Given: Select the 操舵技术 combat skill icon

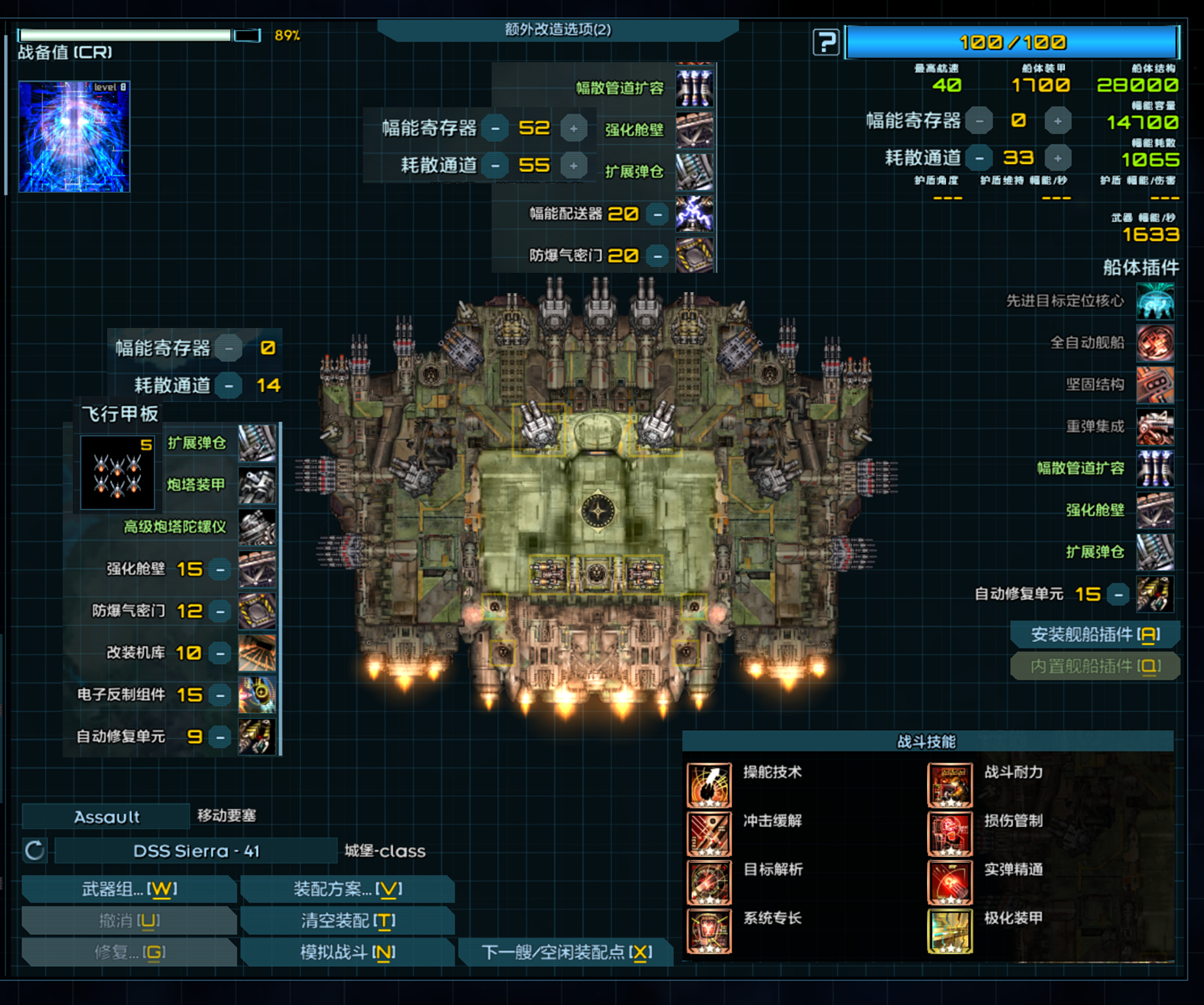Looking at the screenshot, I should pos(709,786).
